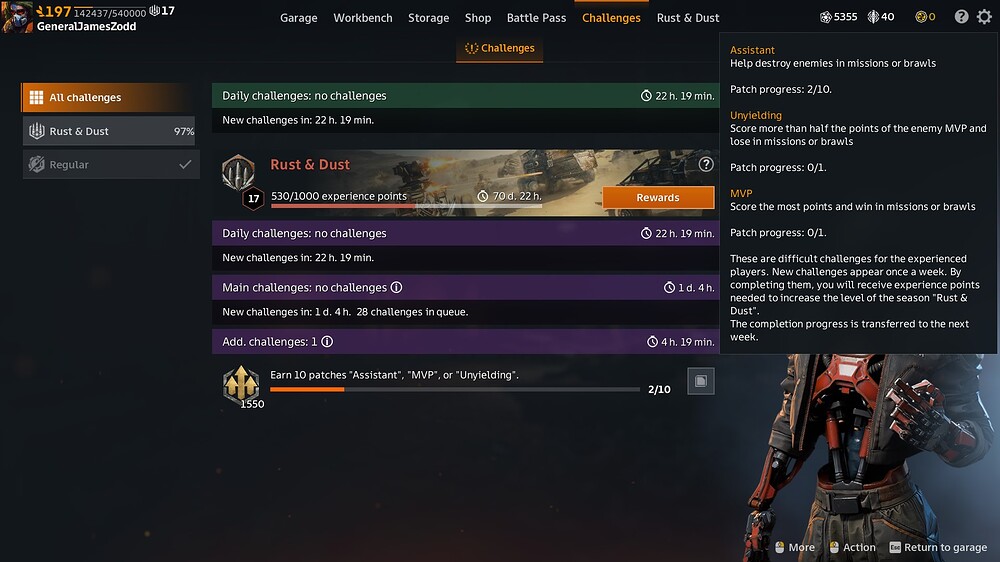The image size is (1000, 562).
Task: Open the help question mark in the top bar
Action: click(x=961, y=17)
